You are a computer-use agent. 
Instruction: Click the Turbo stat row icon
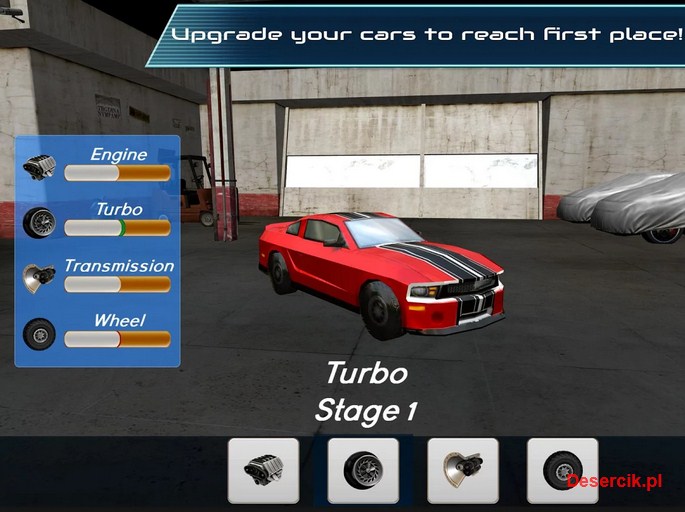[40, 222]
